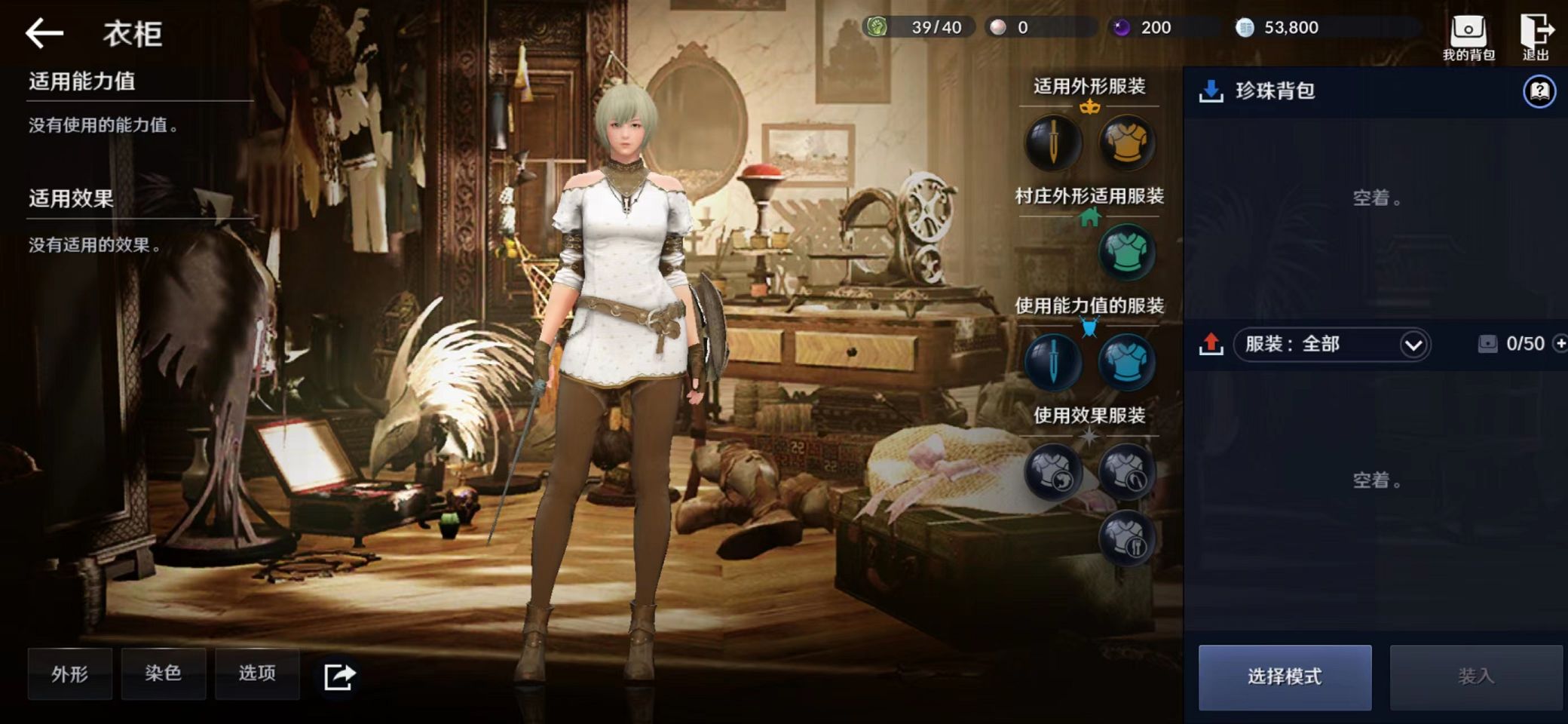
Task: Select the blue armor stat outfit slot
Action: tap(1126, 362)
